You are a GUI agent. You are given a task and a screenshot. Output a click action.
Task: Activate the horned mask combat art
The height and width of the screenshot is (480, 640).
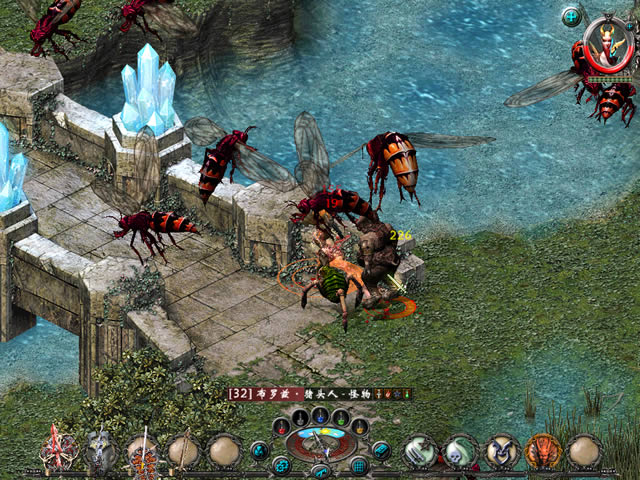tap(501, 452)
